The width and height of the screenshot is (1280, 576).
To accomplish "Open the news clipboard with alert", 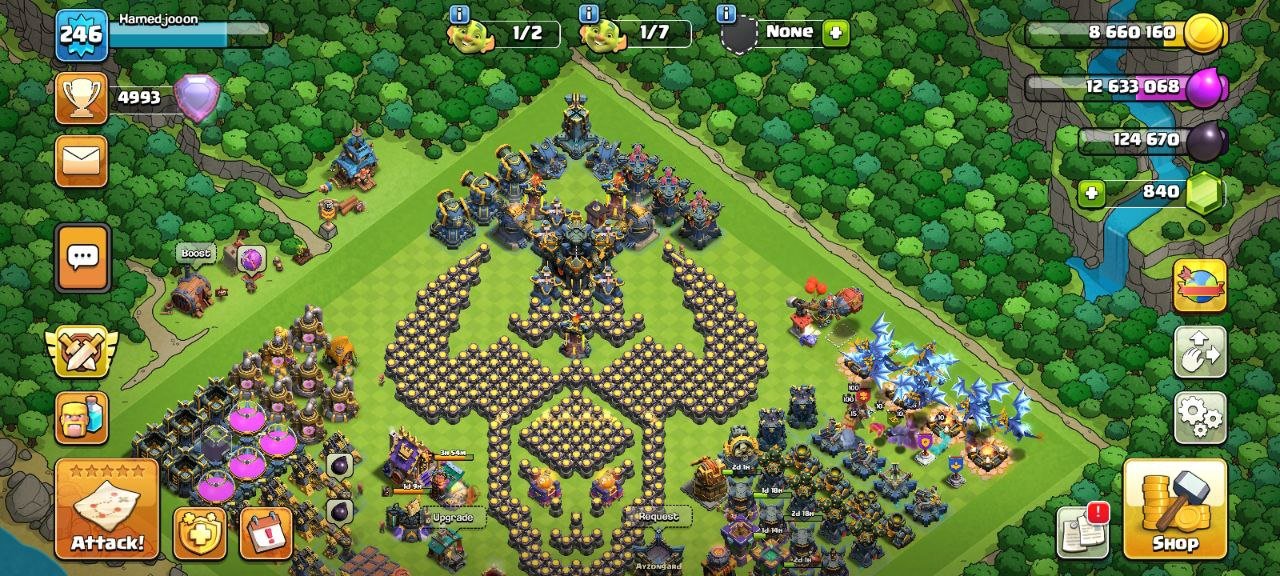I will (1083, 532).
